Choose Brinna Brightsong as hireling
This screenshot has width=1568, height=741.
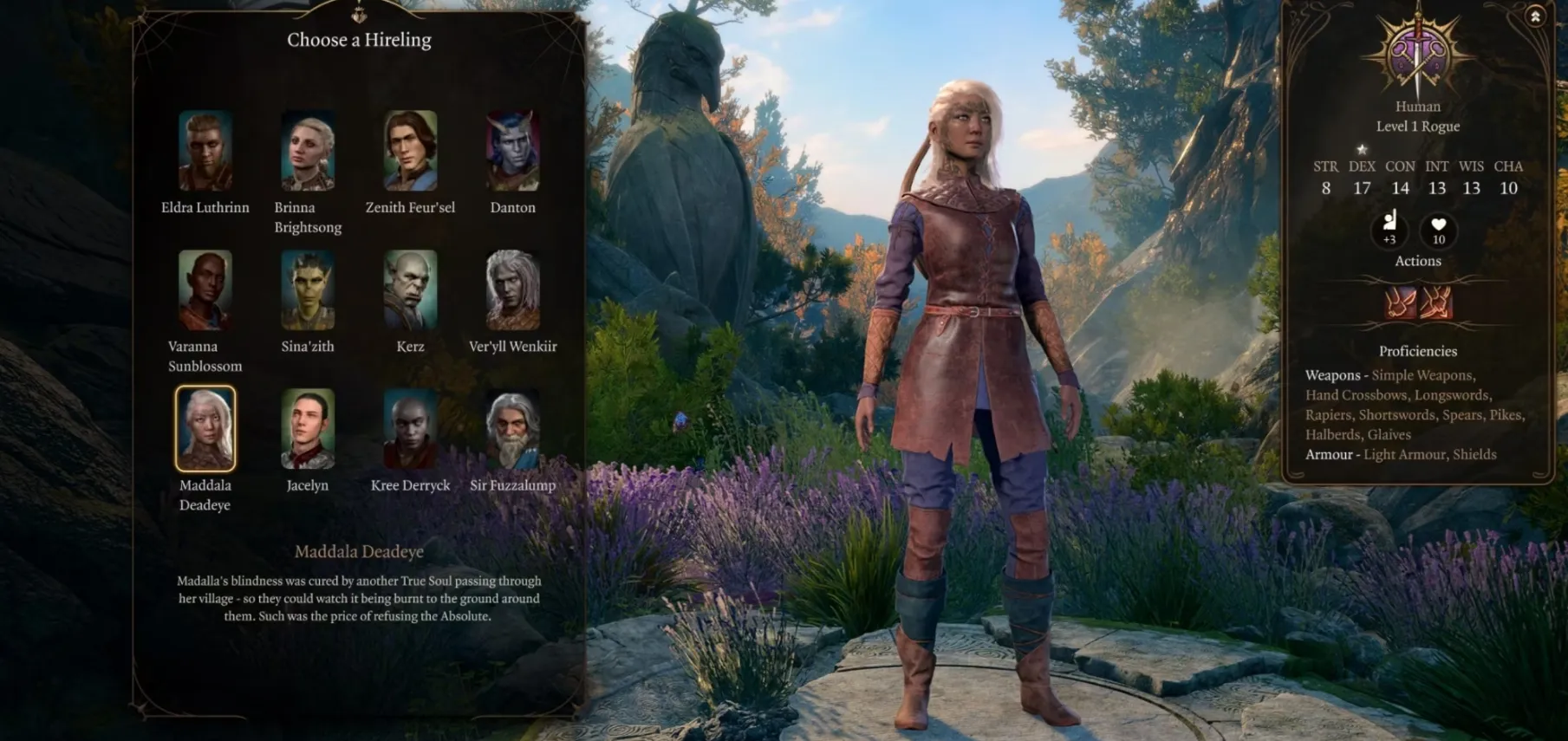point(308,151)
